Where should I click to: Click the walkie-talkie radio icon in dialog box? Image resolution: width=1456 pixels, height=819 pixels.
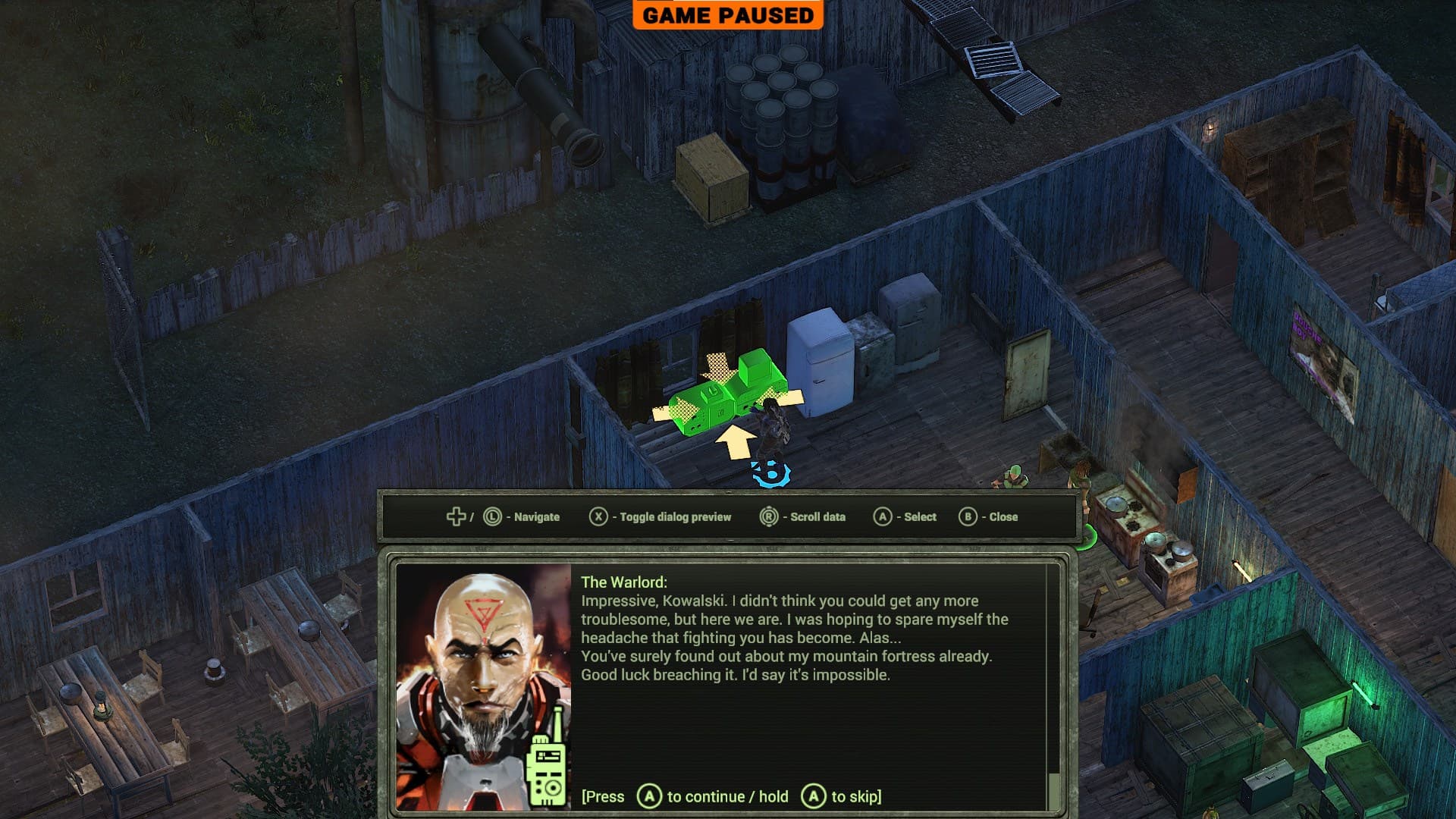coord(548,768)
